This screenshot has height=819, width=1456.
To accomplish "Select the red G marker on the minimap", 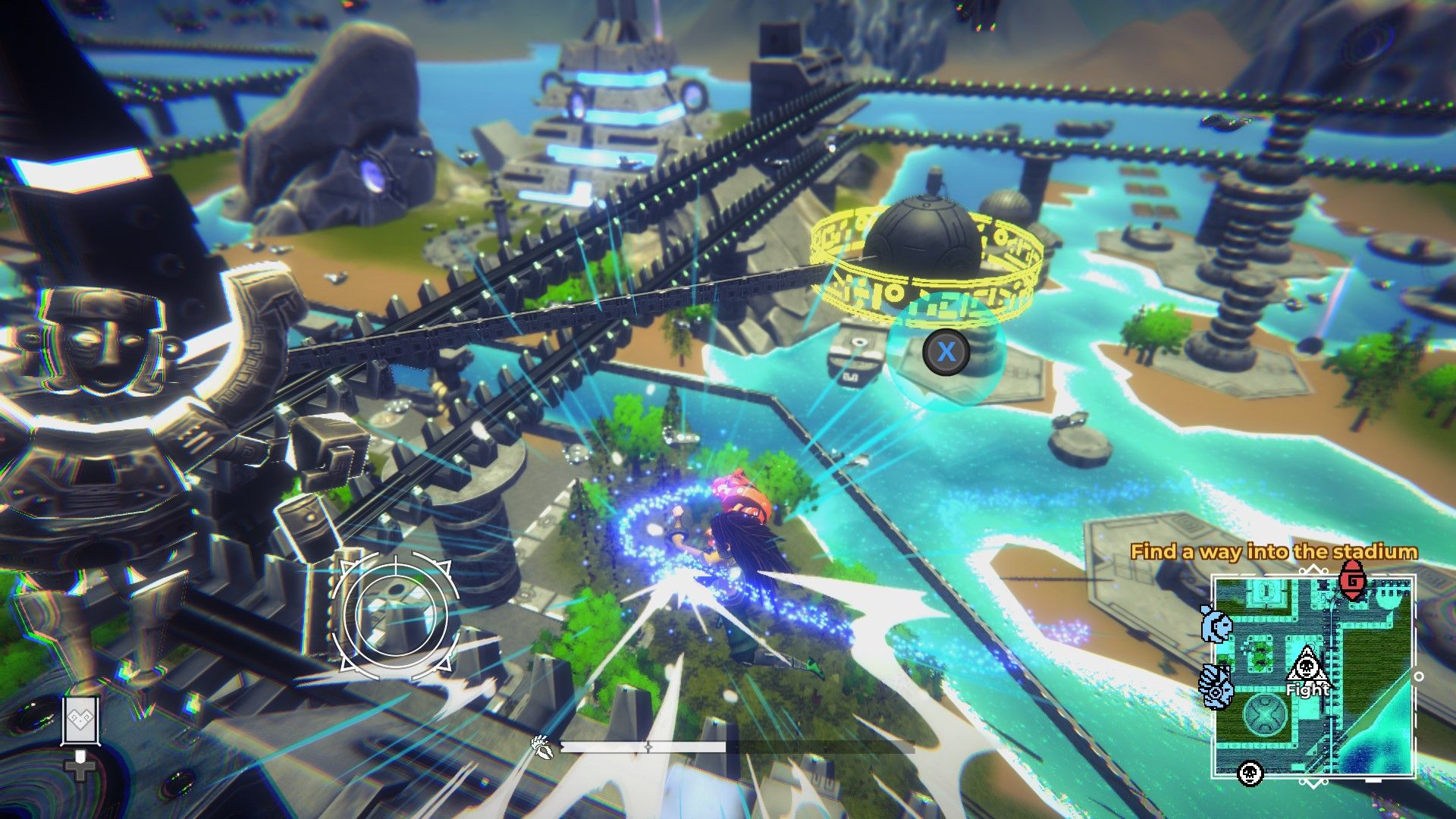I will pos(1352,580).
